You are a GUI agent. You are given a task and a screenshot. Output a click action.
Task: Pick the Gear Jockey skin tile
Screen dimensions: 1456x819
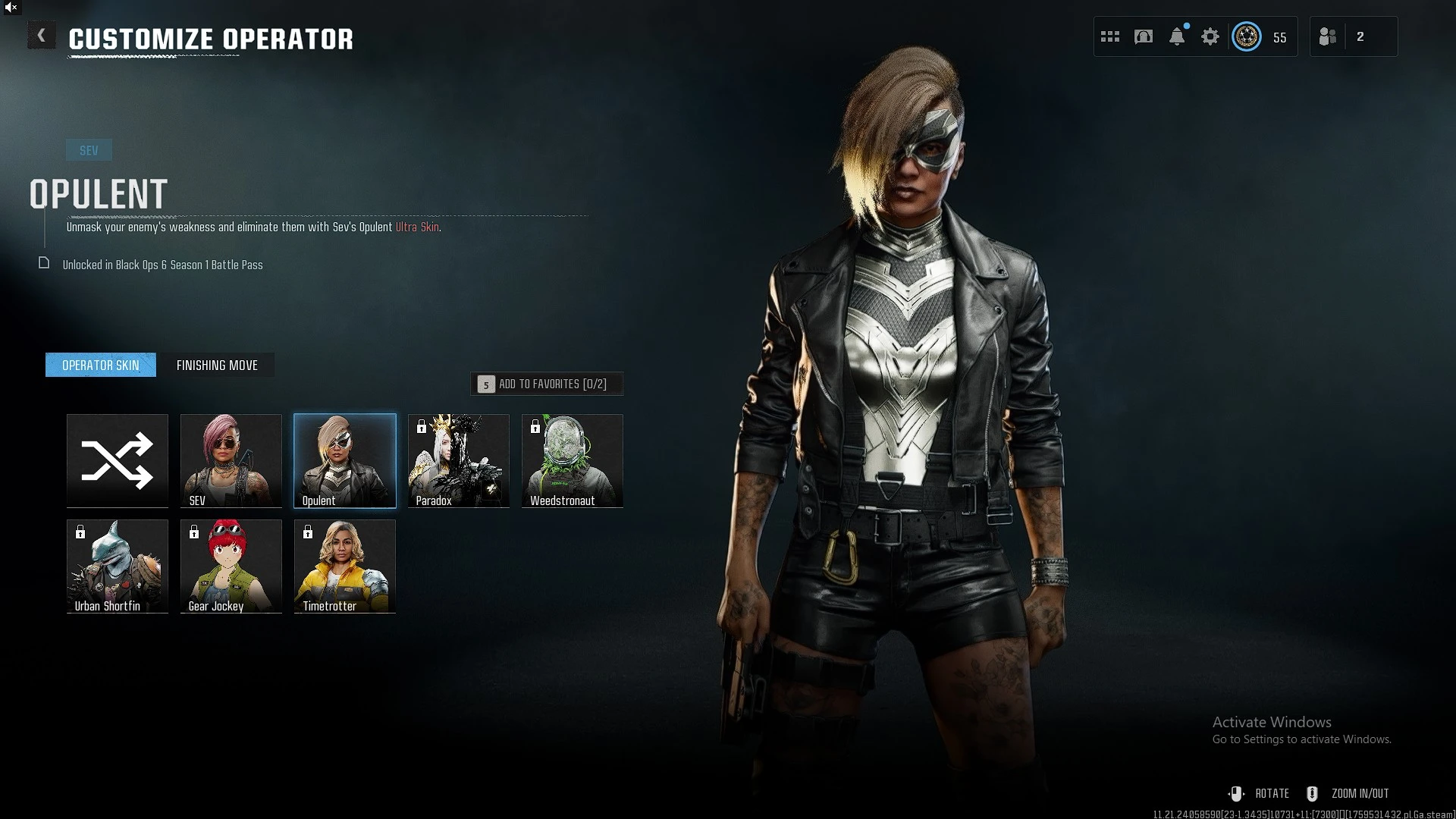231,566
